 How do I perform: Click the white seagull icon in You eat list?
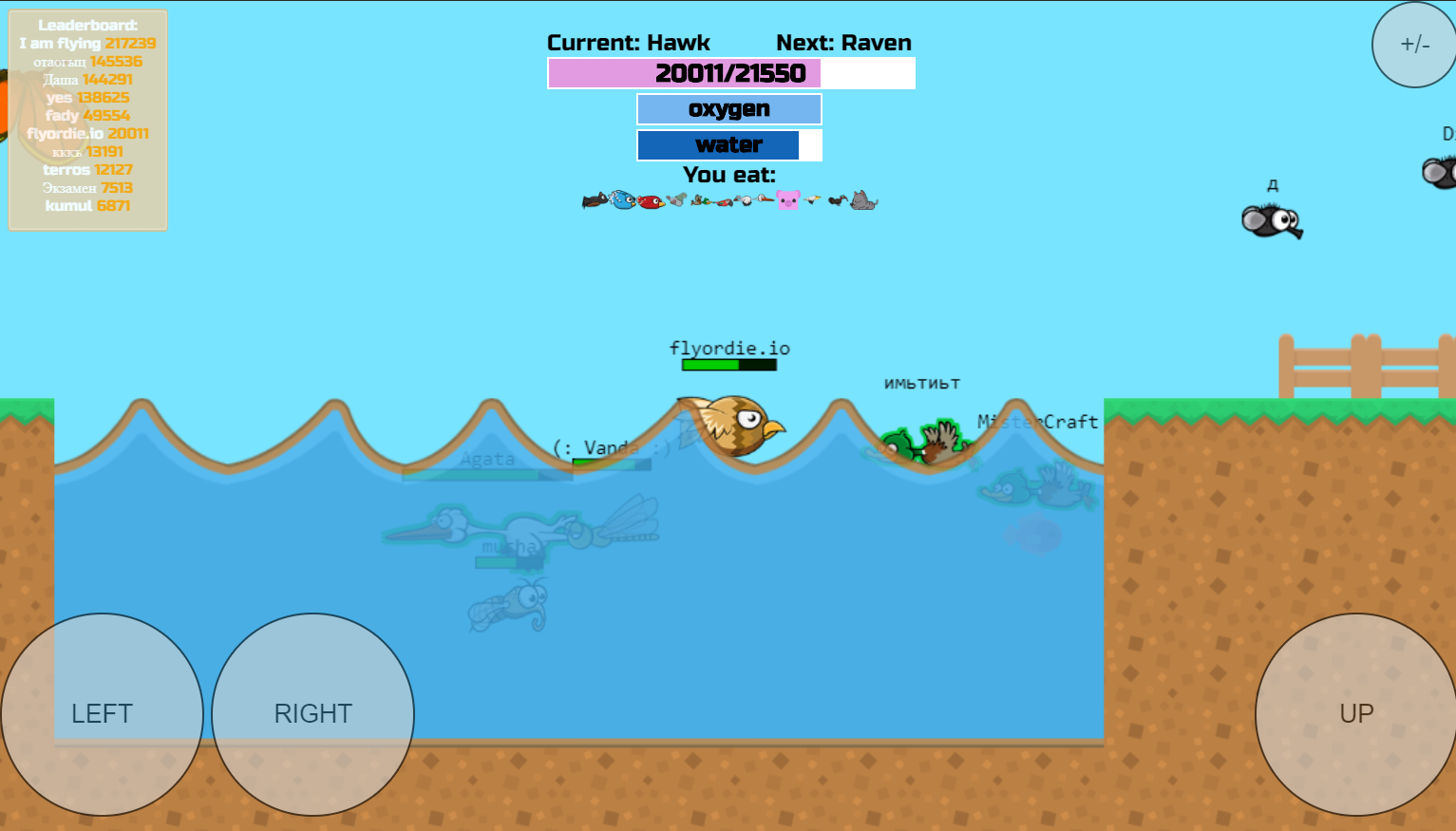click(812, 199)
